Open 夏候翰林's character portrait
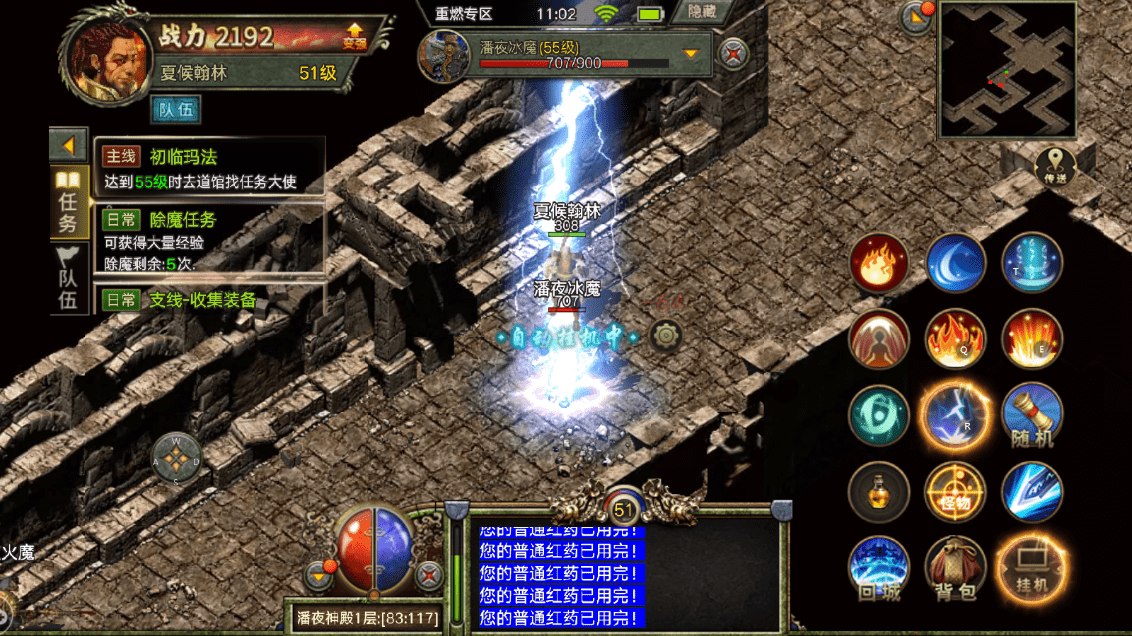 pyautogui.click(x=103, y=55)
